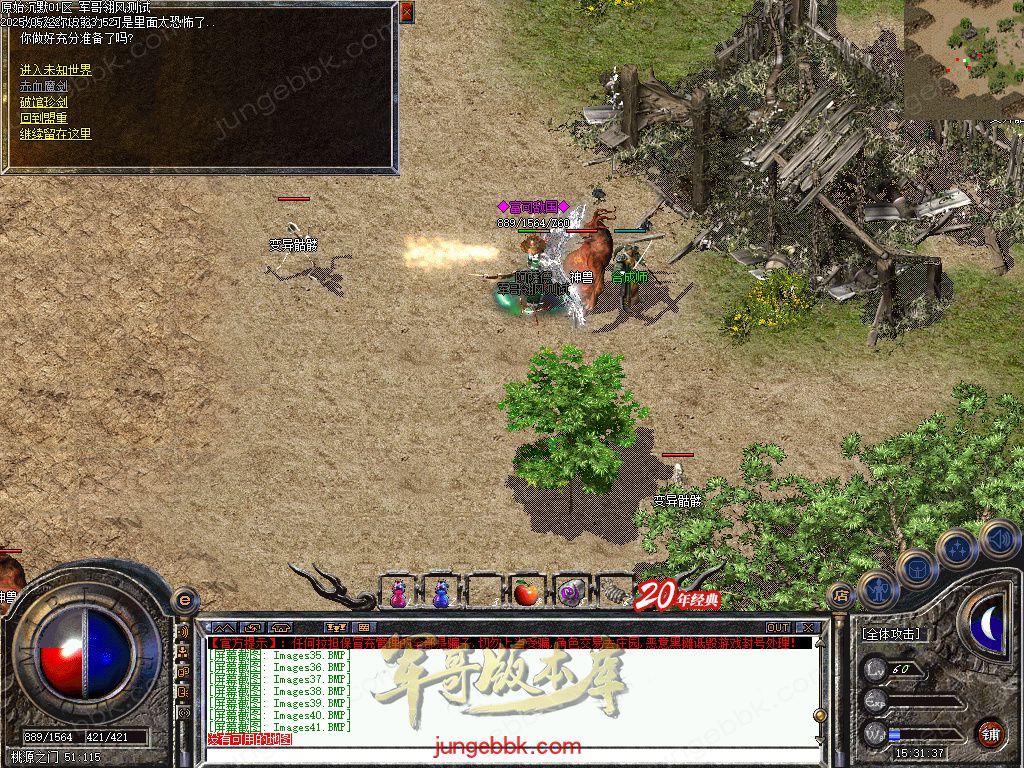Pick the 继续留在这里 option

(x=56, y=134)
